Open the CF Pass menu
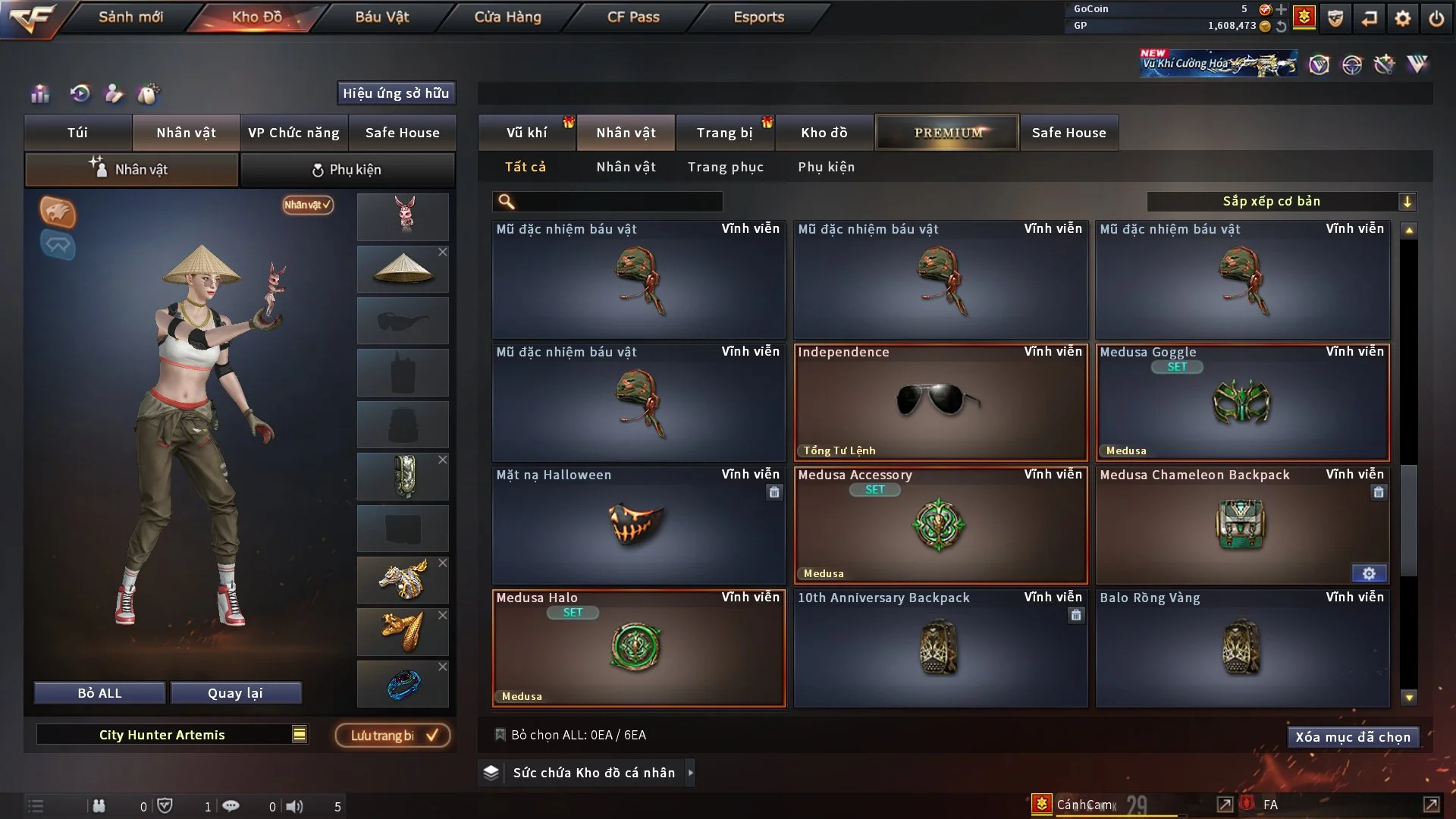Image resolution: width=1456 pixels, height=819 pixels. point(633,17)
